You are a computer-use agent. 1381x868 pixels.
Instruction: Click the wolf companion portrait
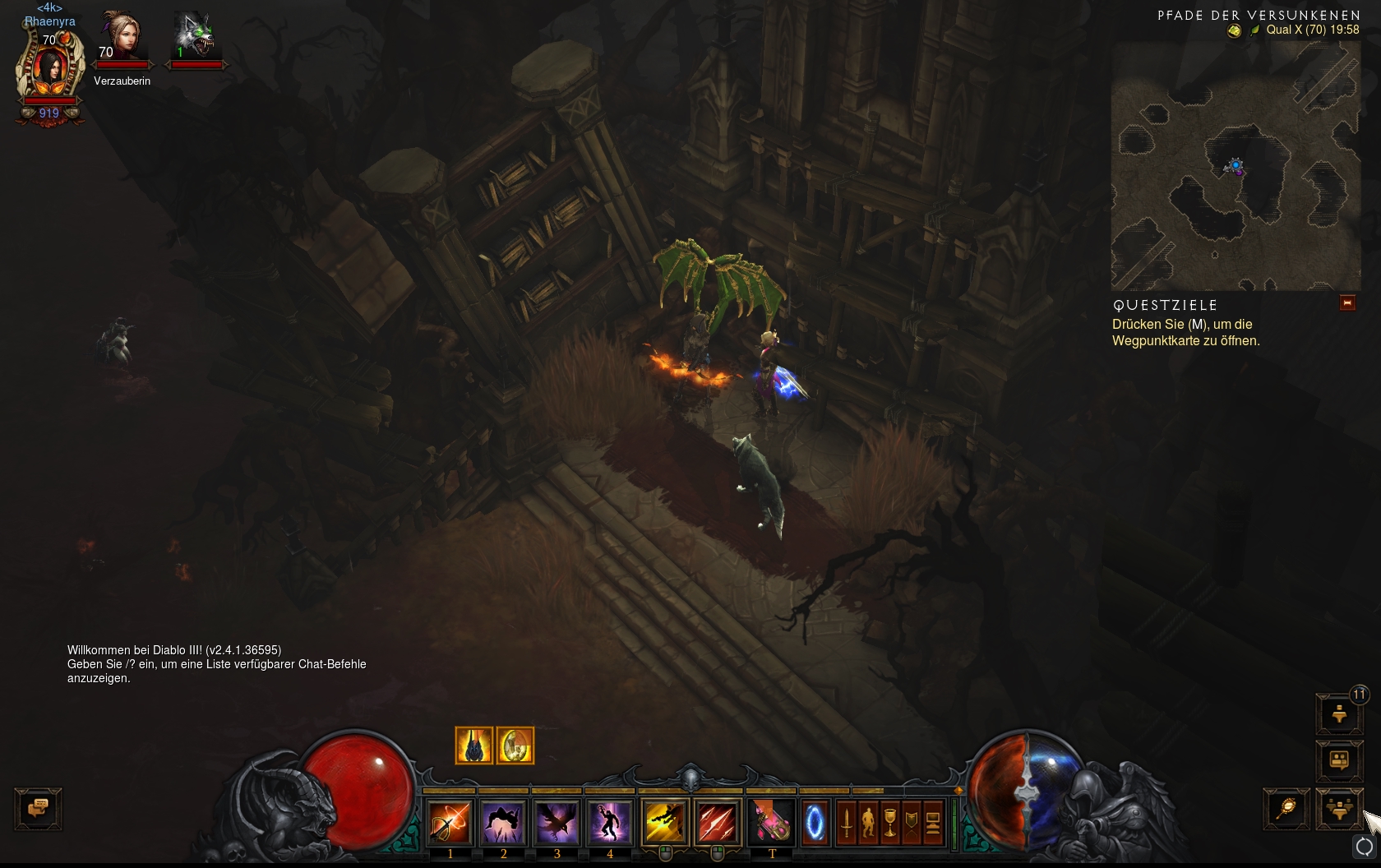(x=195, y=38)
